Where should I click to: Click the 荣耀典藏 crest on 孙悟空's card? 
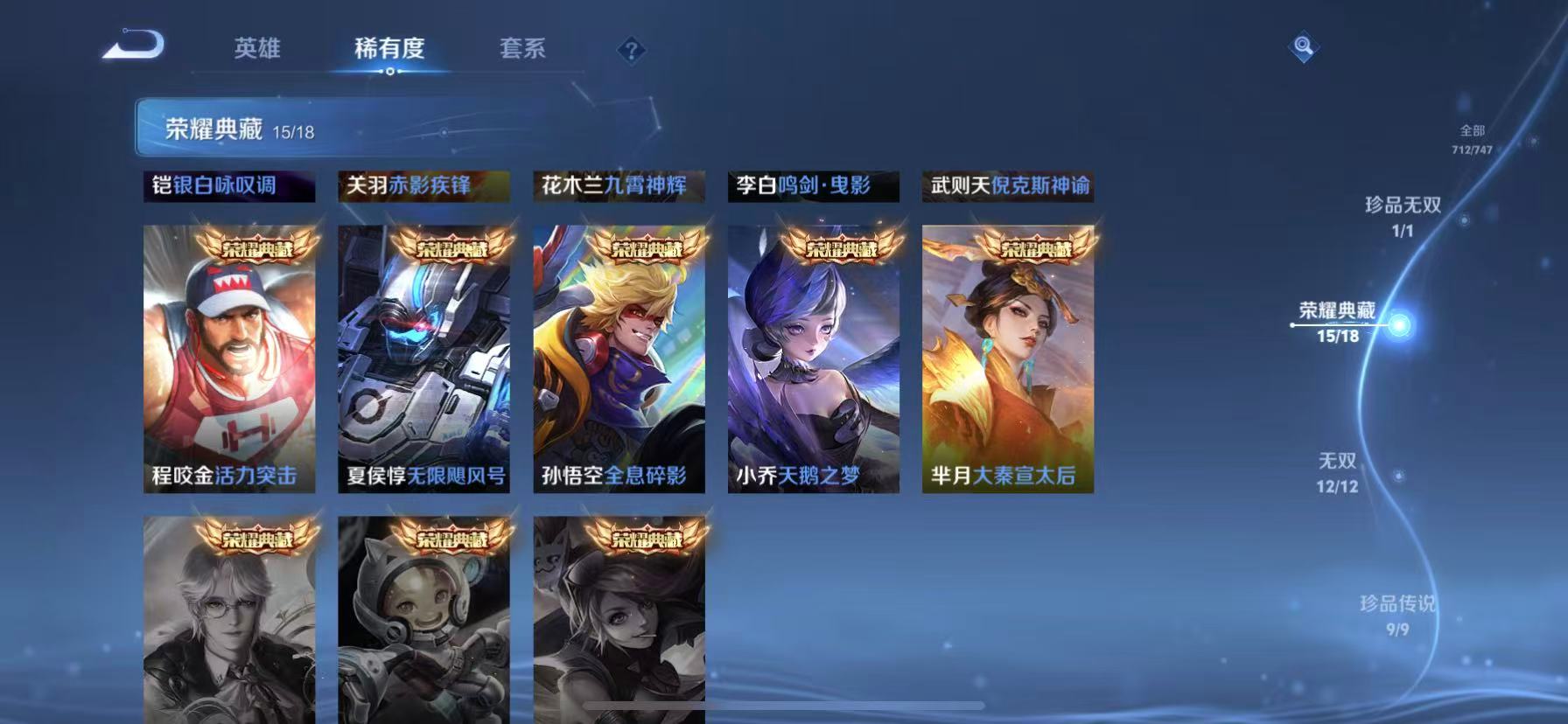[x=647, y=247]
